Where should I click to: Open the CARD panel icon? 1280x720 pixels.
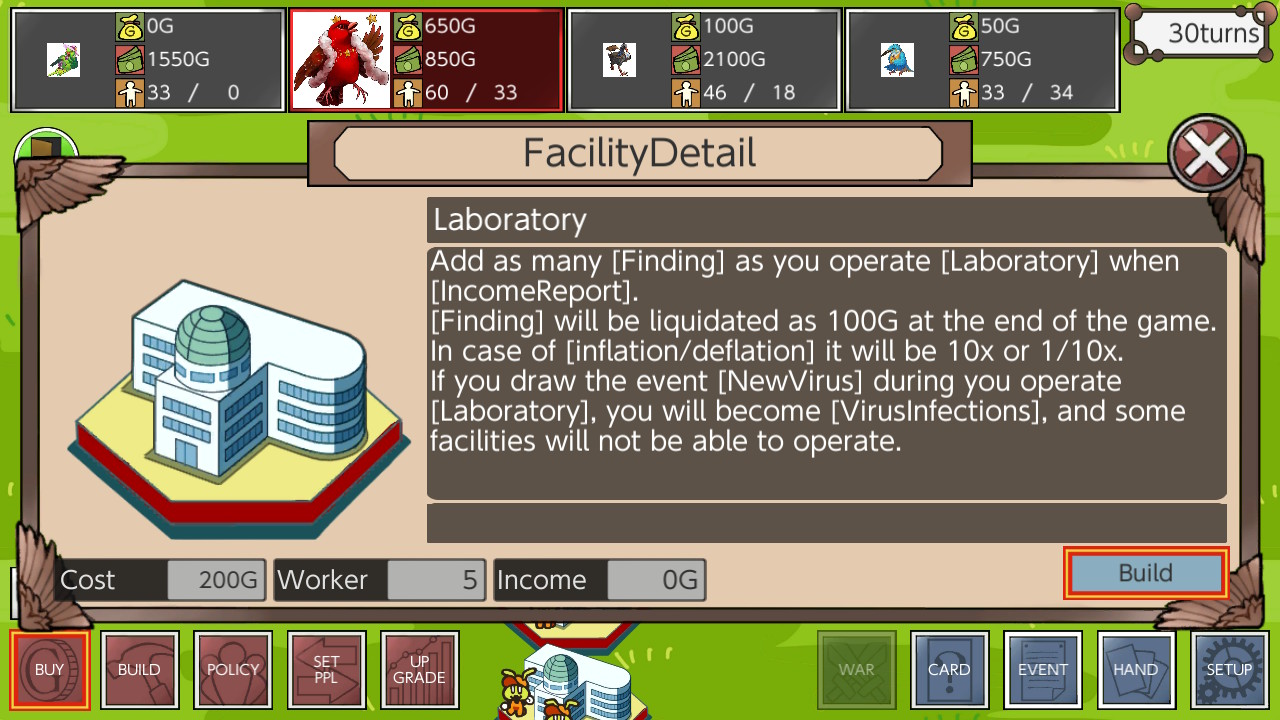click(x=949, y=669)
